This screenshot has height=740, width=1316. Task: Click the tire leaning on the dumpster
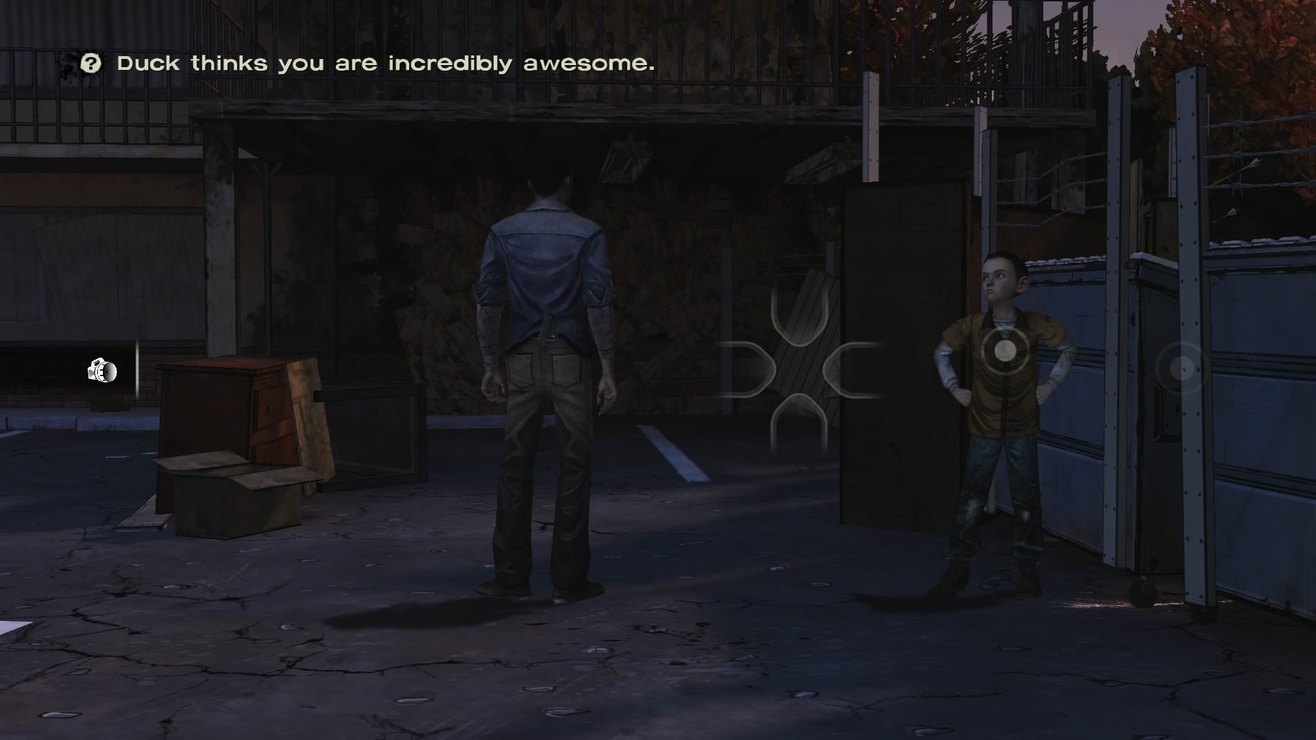[1140, 590]
